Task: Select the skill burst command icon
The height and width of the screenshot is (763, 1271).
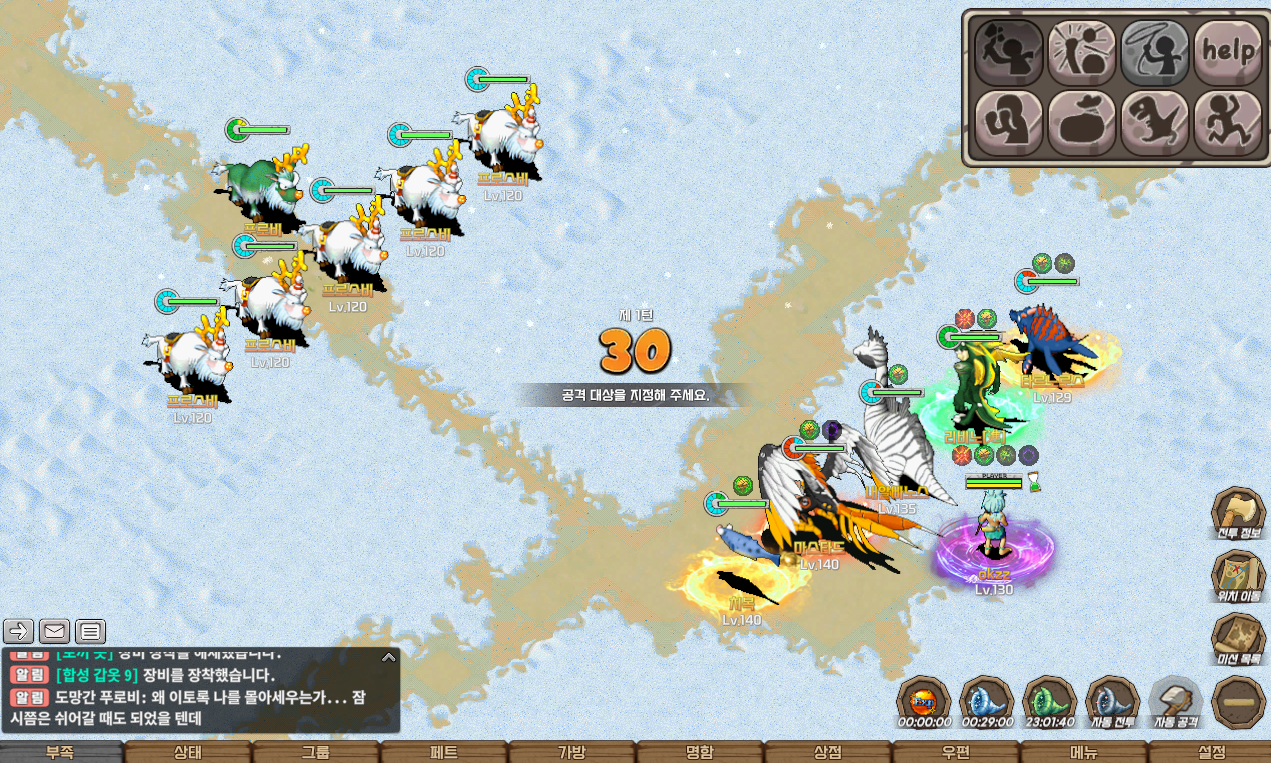Action: tap(1081, 52)
